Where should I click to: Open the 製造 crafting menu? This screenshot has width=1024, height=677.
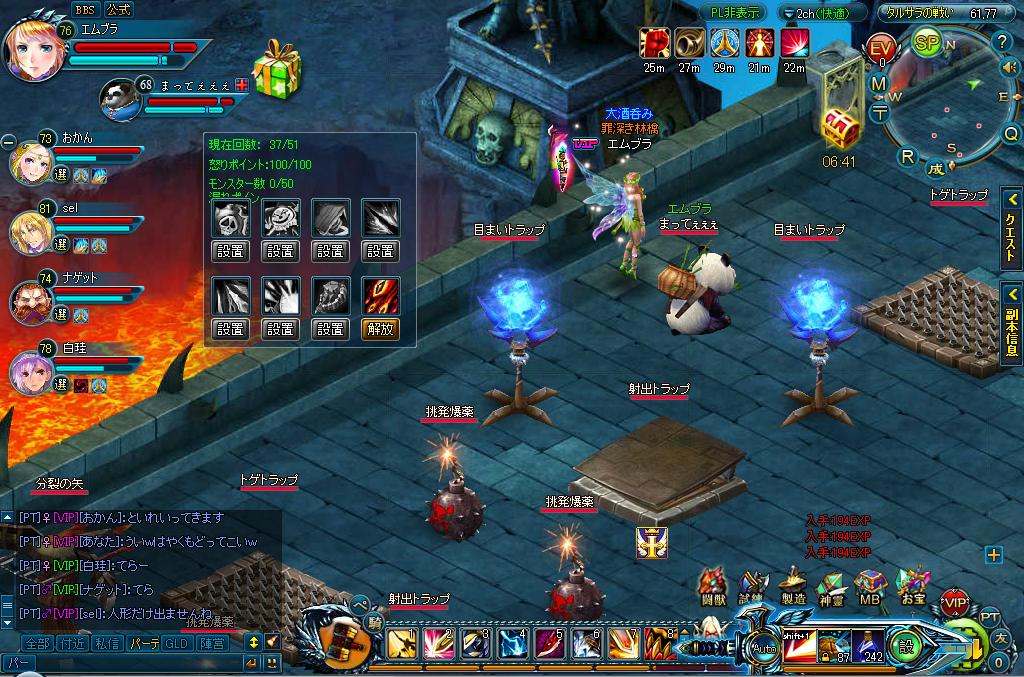pyautogui.click(x=793, y=585)
